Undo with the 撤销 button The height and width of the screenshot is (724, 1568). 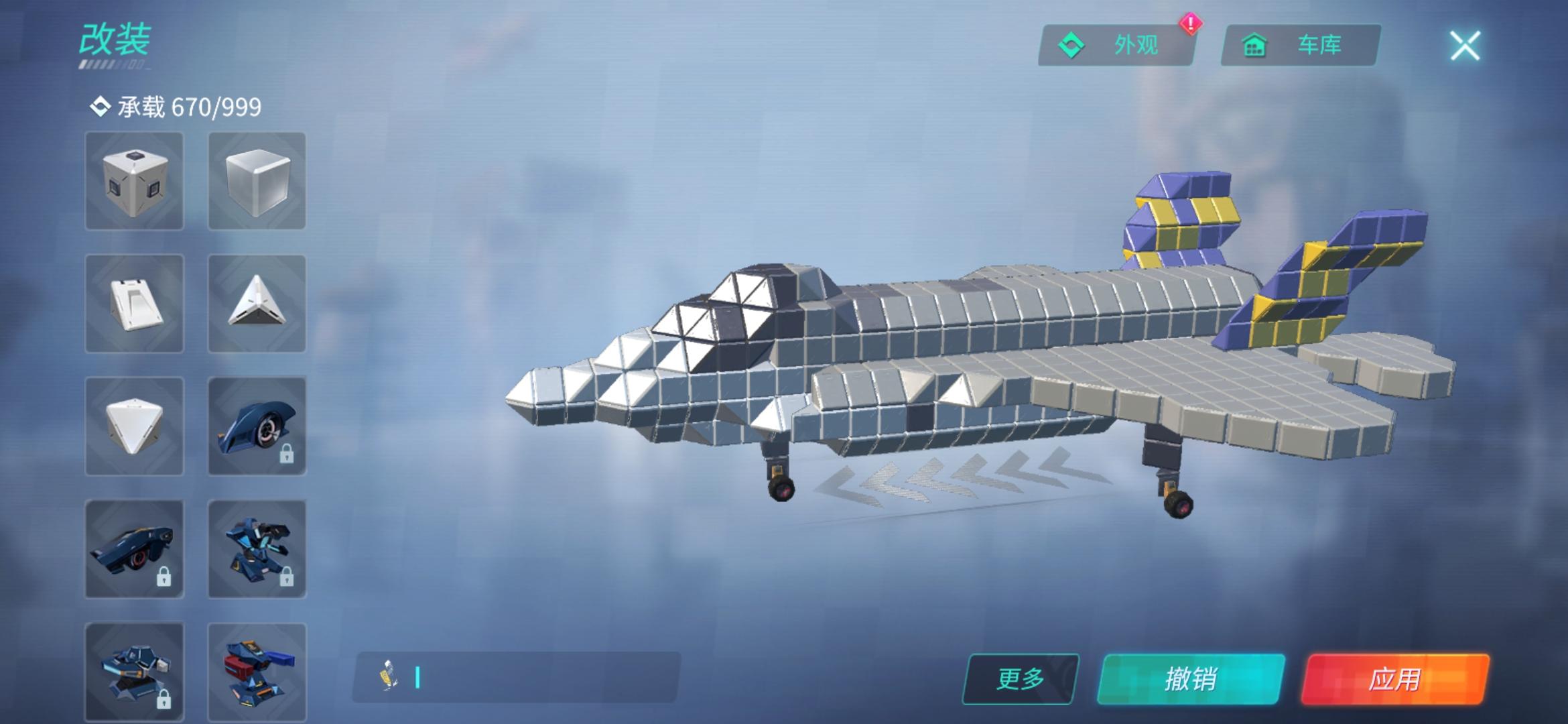point(1191,678)
